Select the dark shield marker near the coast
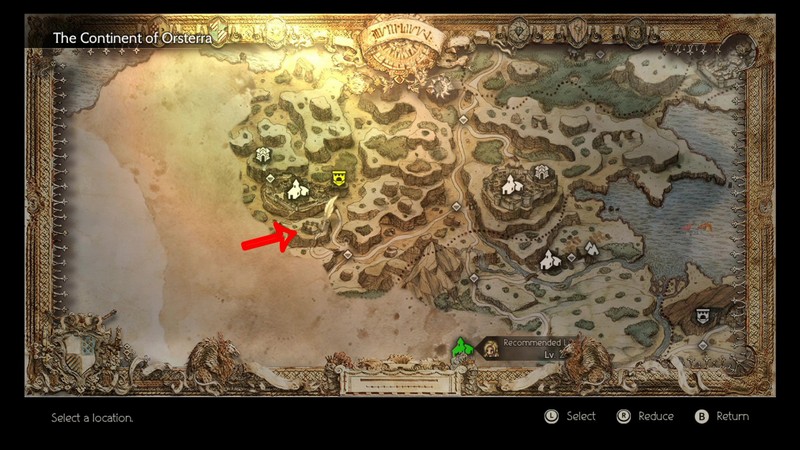800x450 pixels. [x=704, y=315]
